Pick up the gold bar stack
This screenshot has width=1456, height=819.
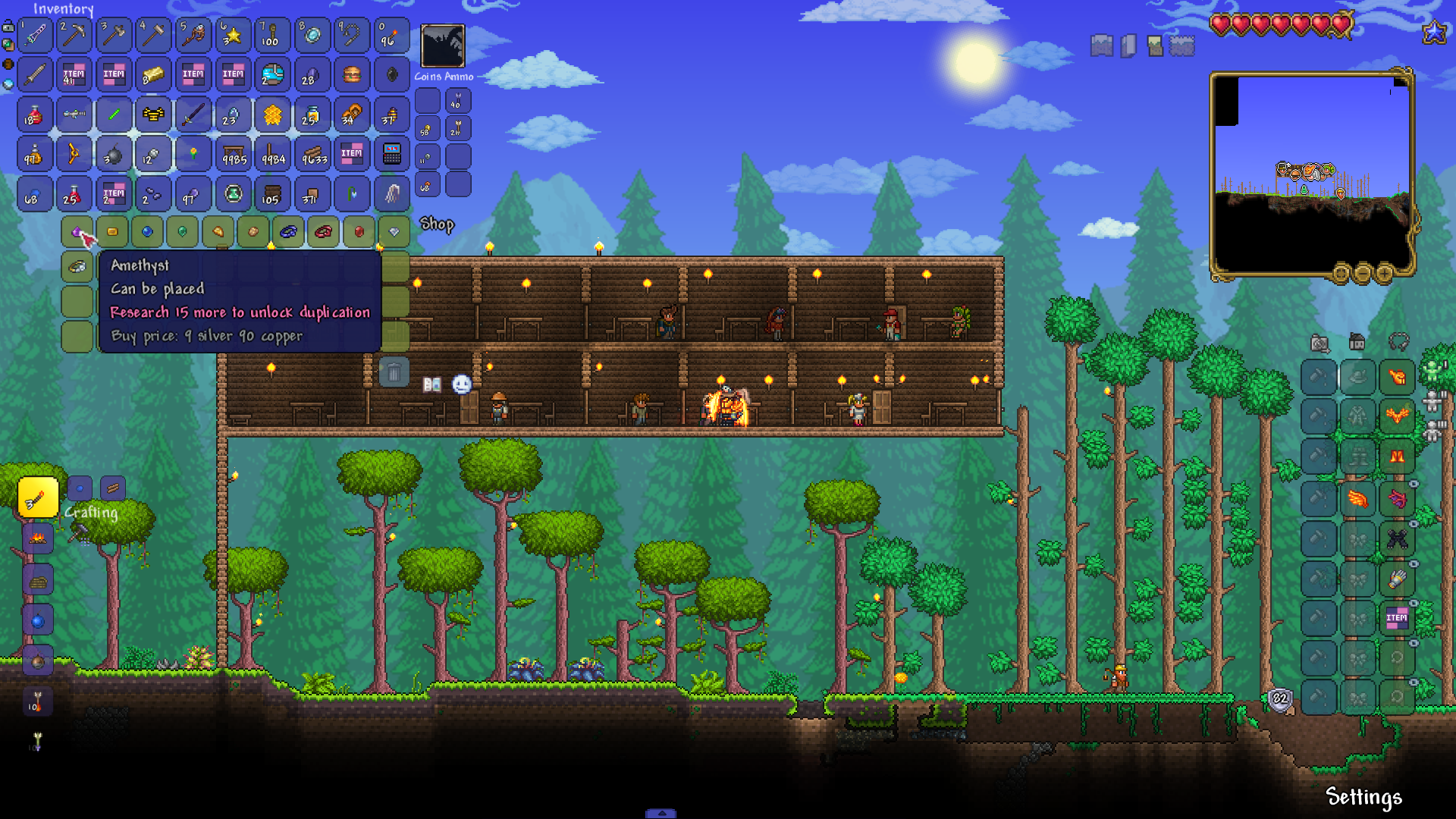point(153,74)
